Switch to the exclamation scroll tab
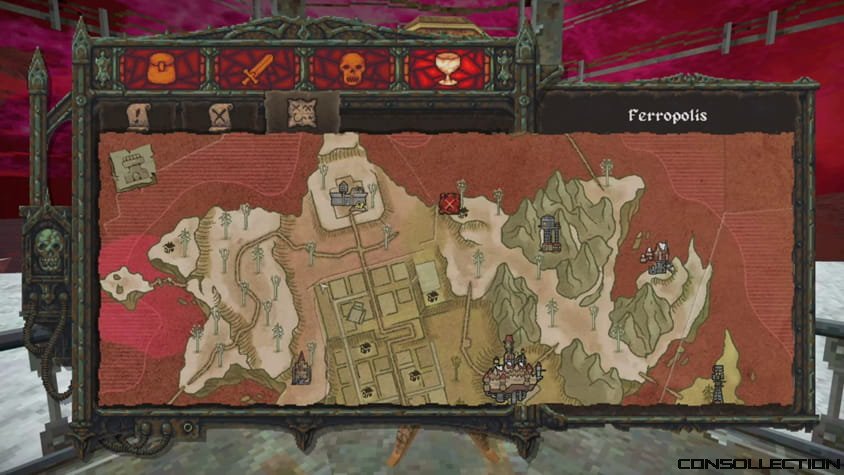The image size is (844, 475). pyautogui.click(x=138, y=116)
